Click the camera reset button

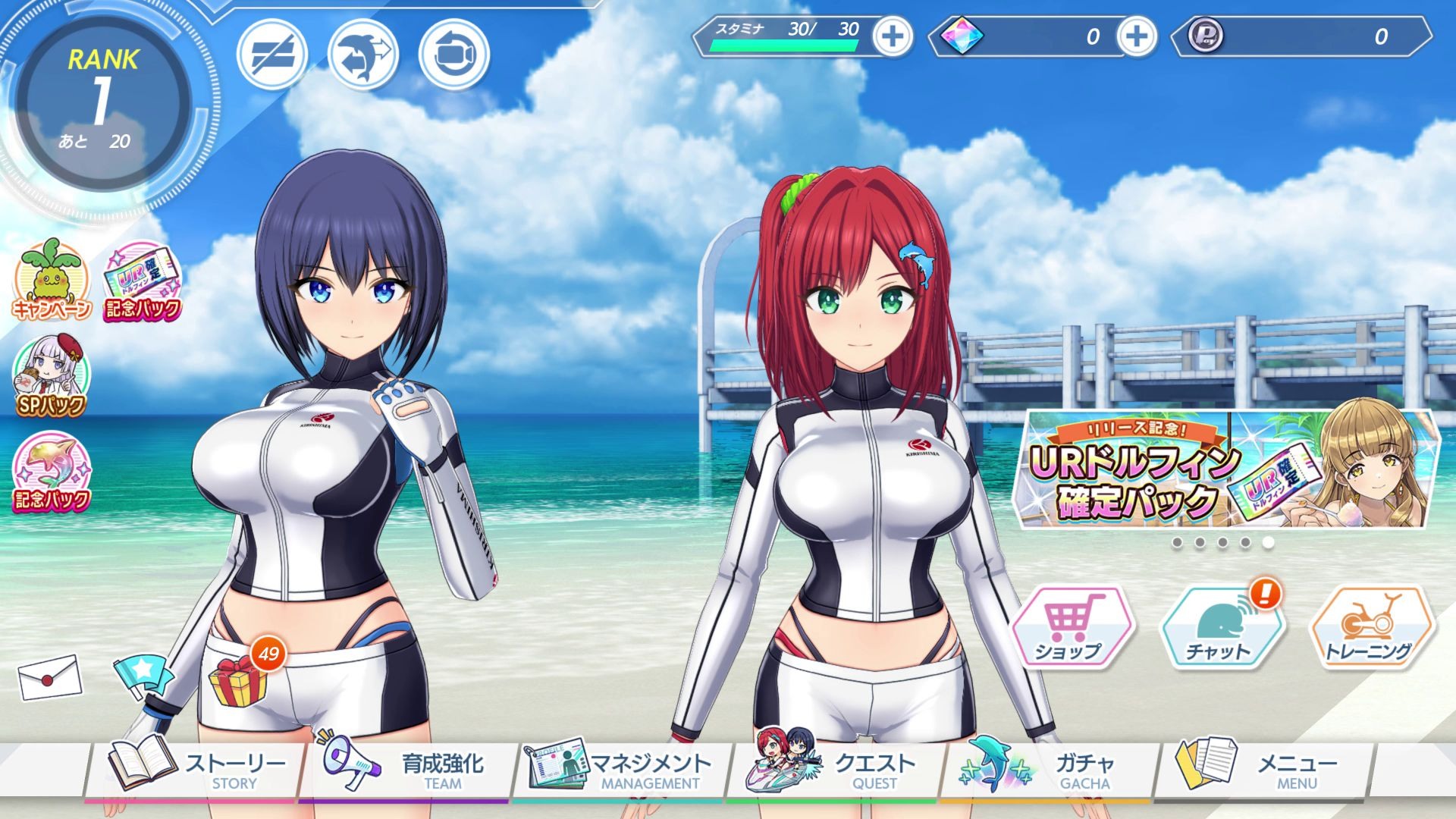(x=454, y=55)
